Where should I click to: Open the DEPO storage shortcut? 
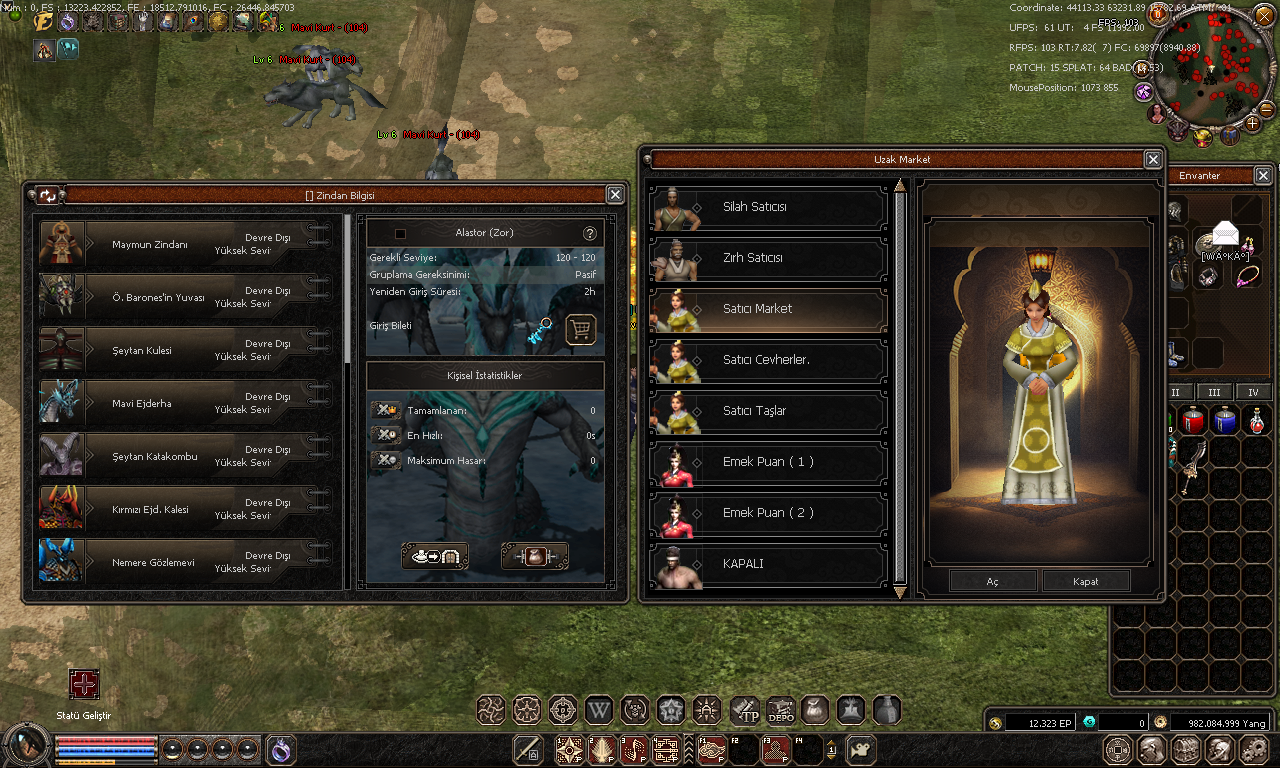[780, 710]
